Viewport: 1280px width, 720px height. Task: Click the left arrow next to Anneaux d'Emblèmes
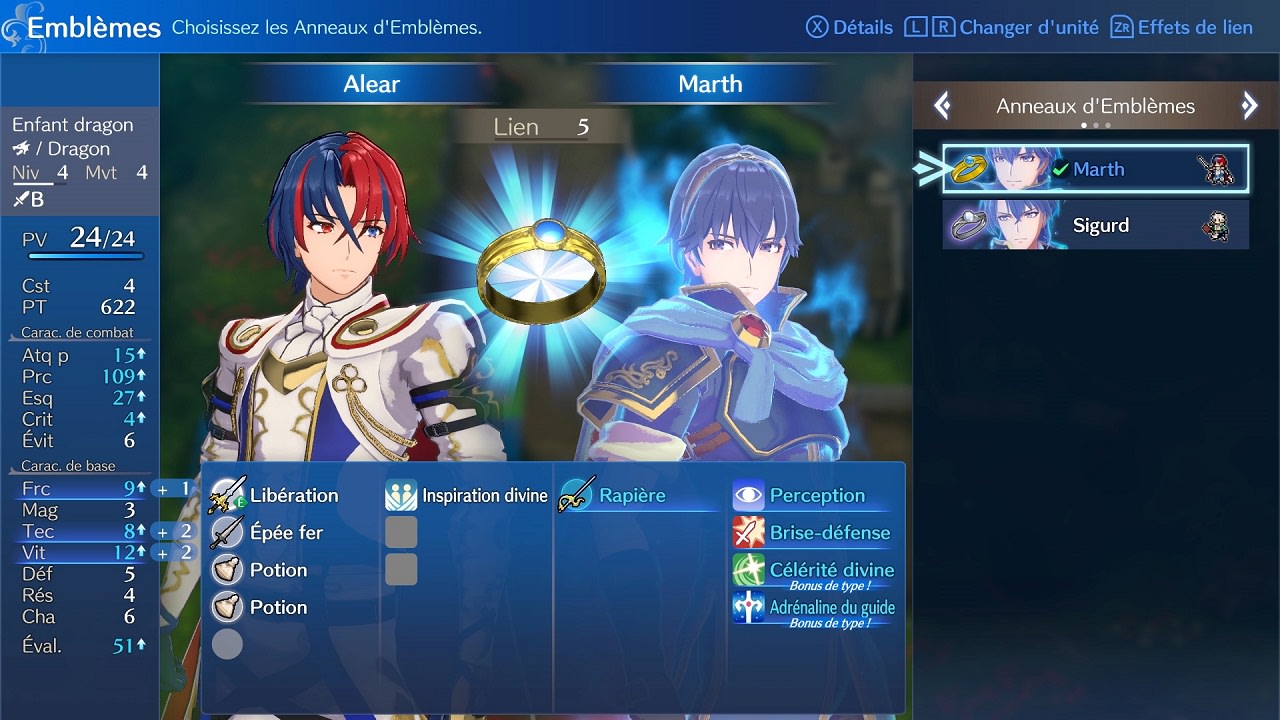941,106
